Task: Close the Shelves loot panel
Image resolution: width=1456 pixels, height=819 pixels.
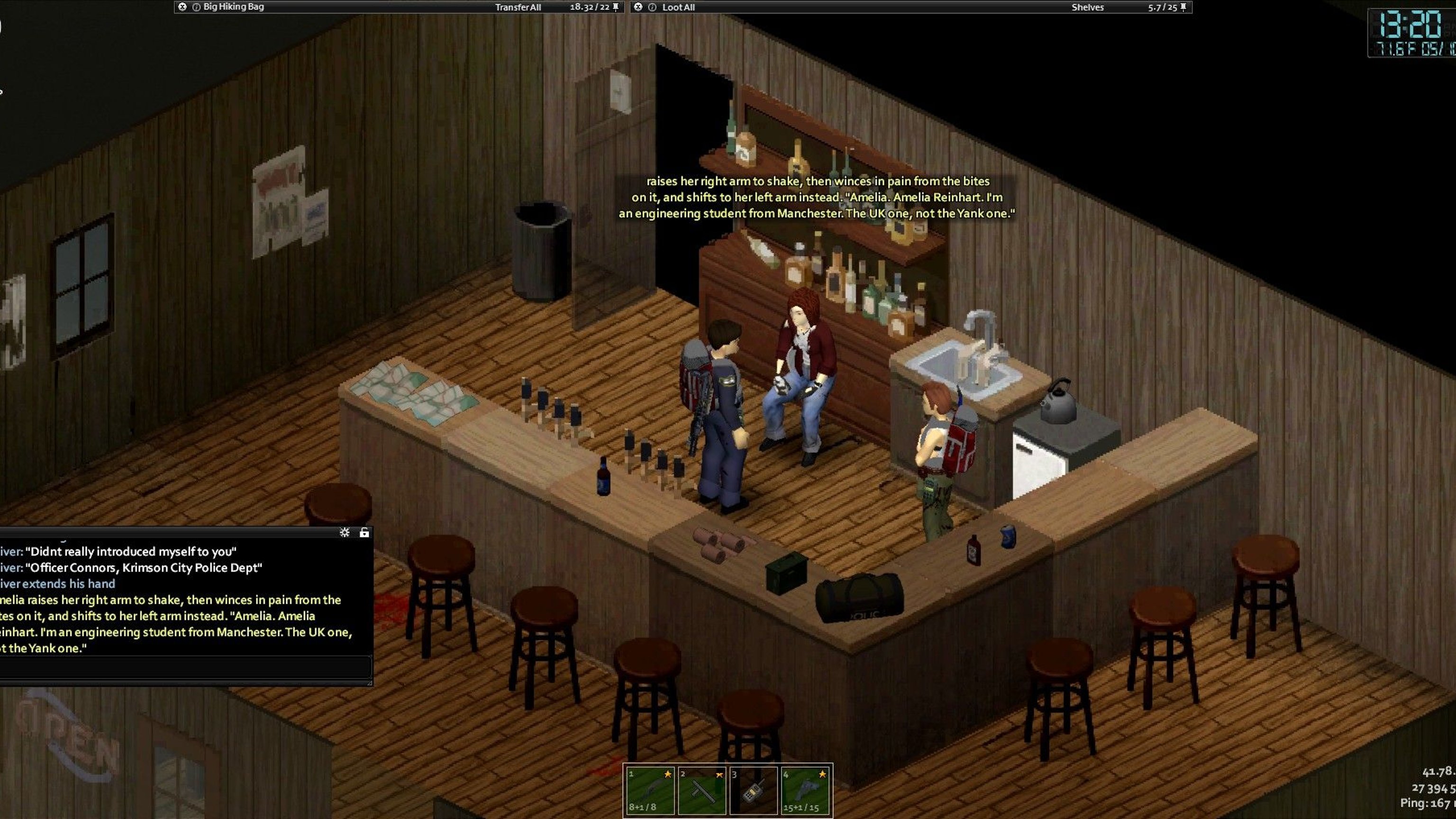Action: pyautogui.click(x=638, y=7)
